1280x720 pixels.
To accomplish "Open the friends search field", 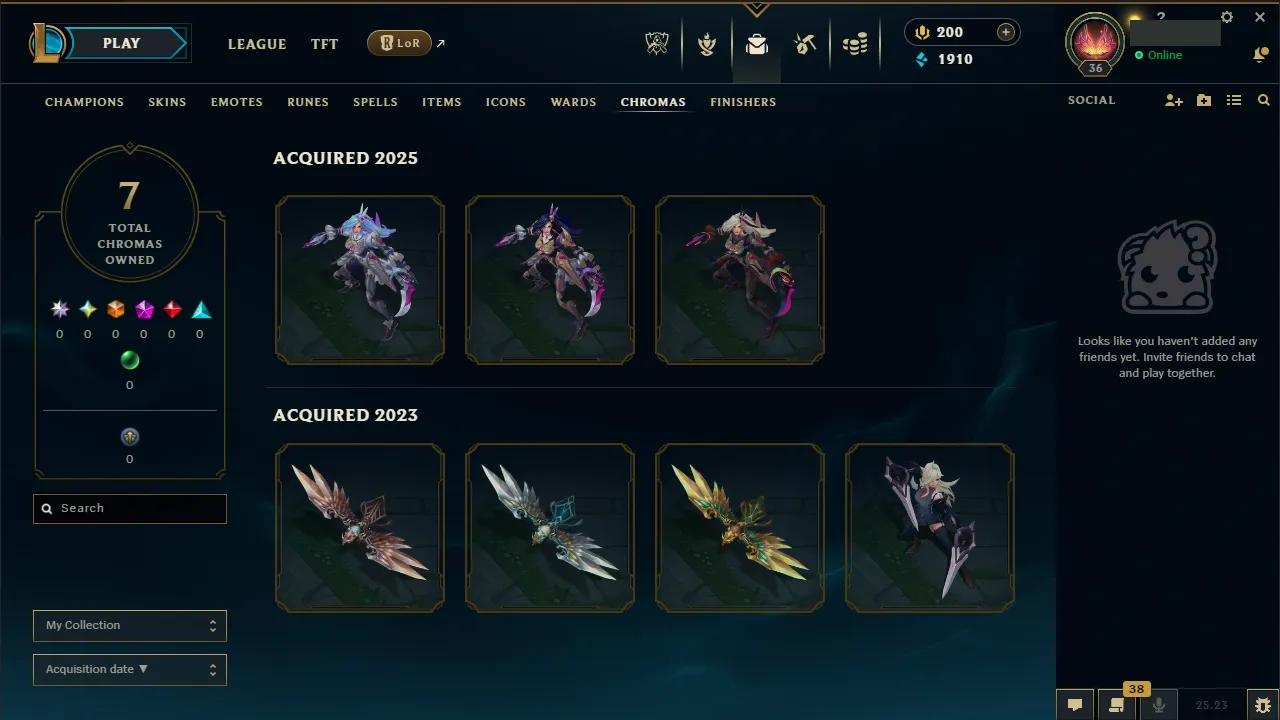I will 1263,100.
